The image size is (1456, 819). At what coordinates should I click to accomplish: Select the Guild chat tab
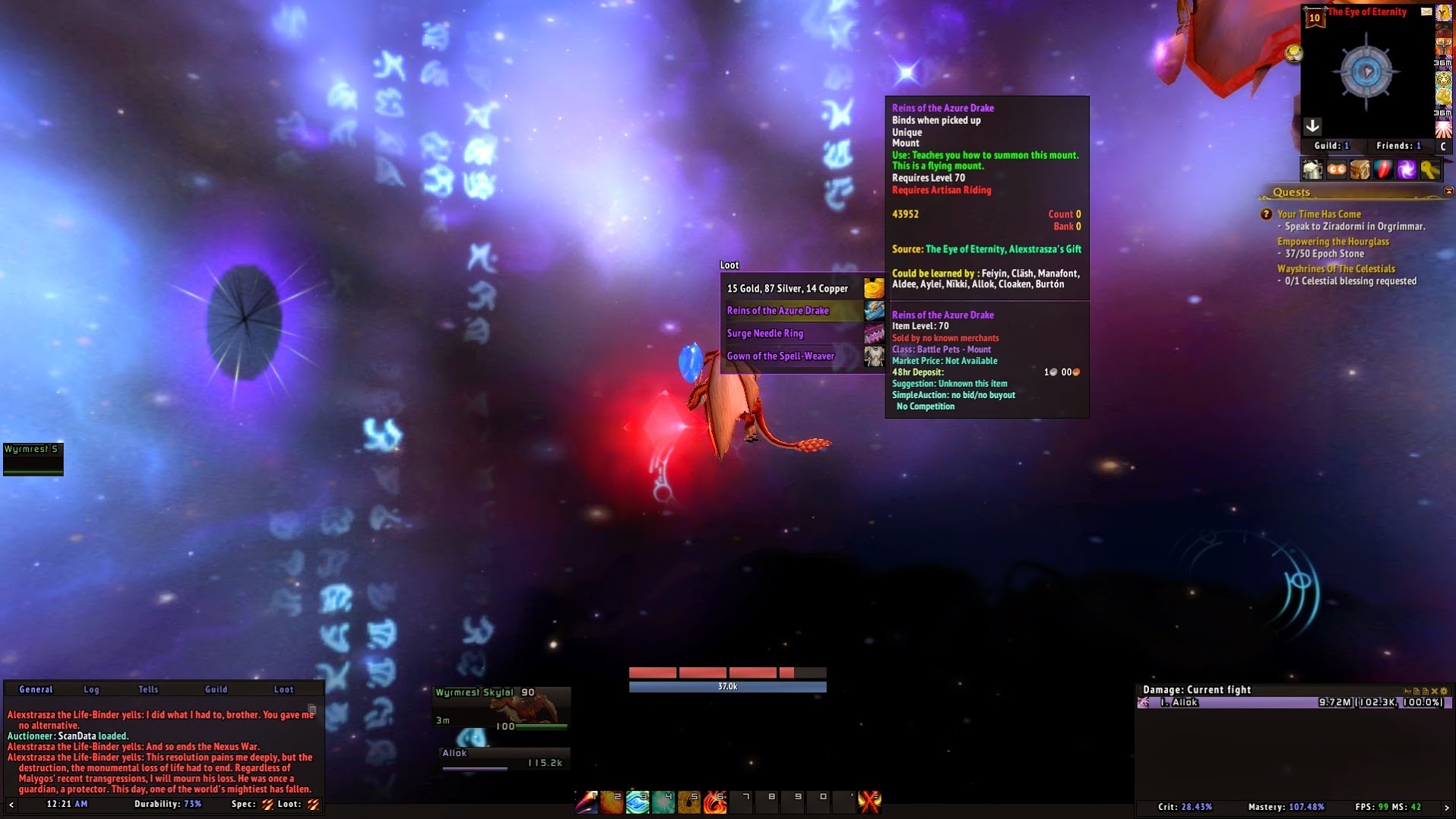point(216,690)
